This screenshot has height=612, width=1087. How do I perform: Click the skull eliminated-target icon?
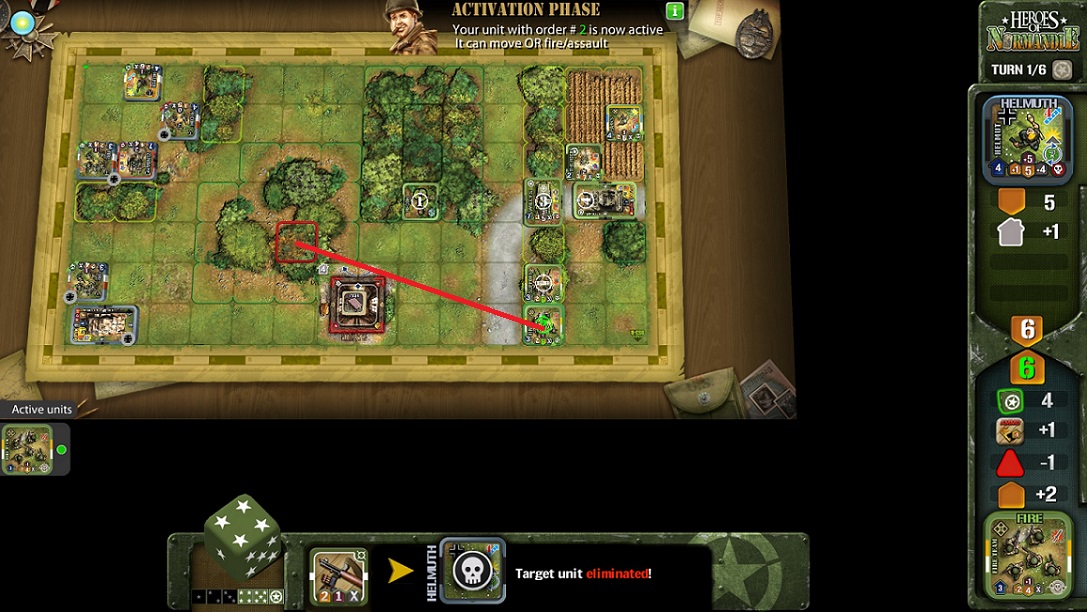pyautogui.click(x=471, y=572)
